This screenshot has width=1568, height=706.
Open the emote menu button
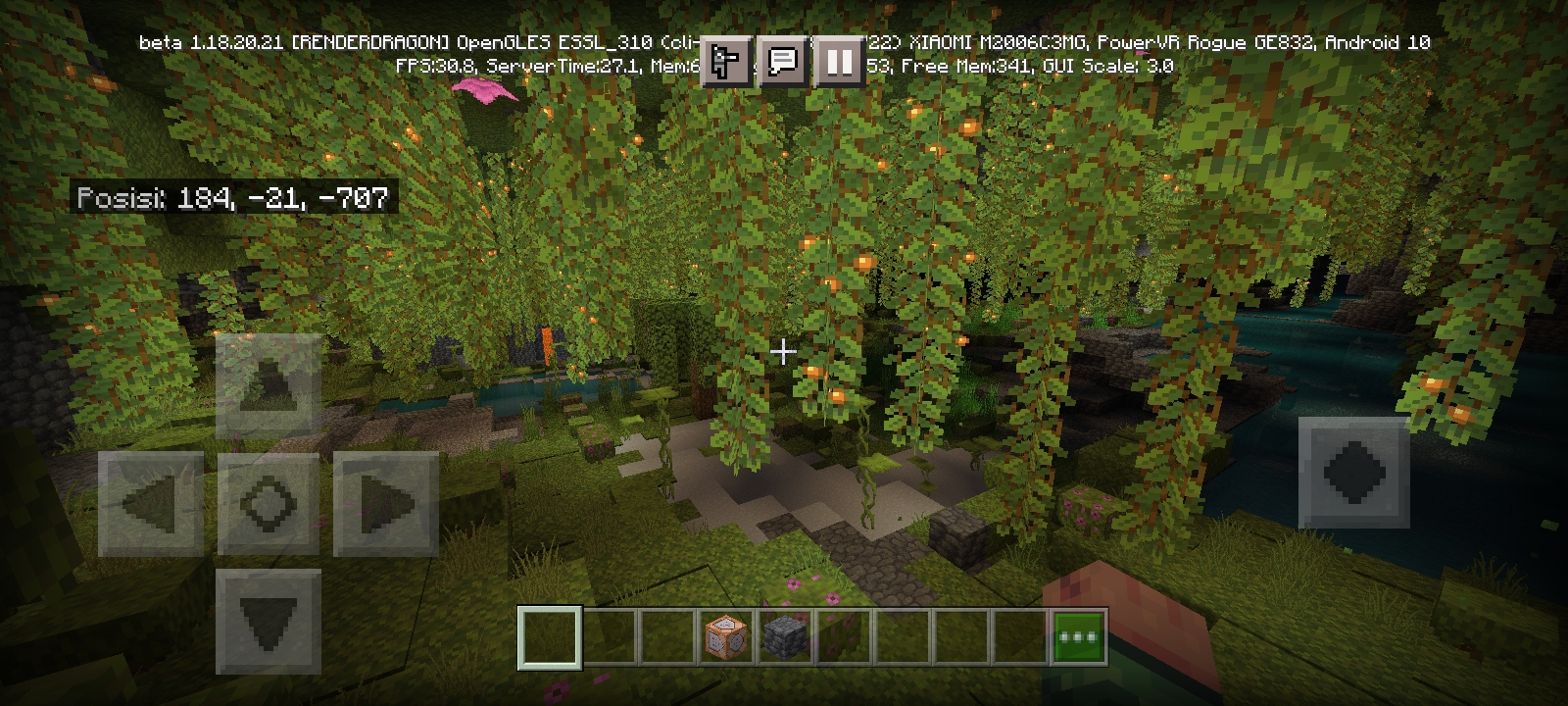tap(726, 62)
